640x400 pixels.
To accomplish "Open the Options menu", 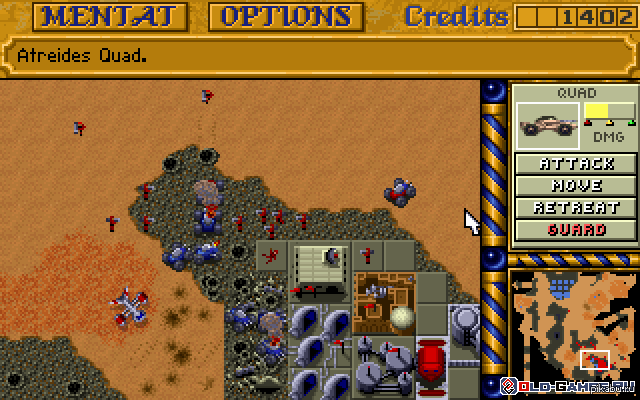I will point(285,16).
